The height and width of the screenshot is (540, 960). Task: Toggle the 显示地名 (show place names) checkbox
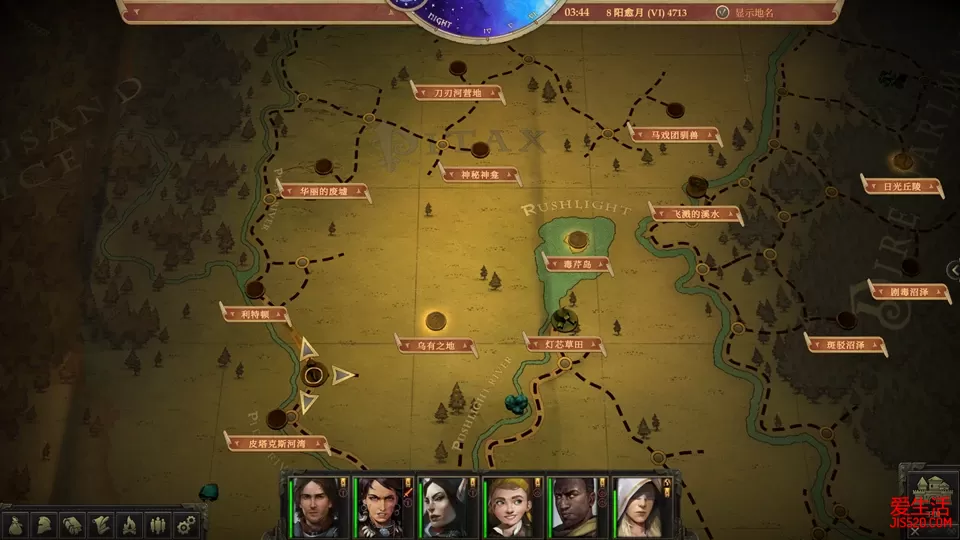723,13
